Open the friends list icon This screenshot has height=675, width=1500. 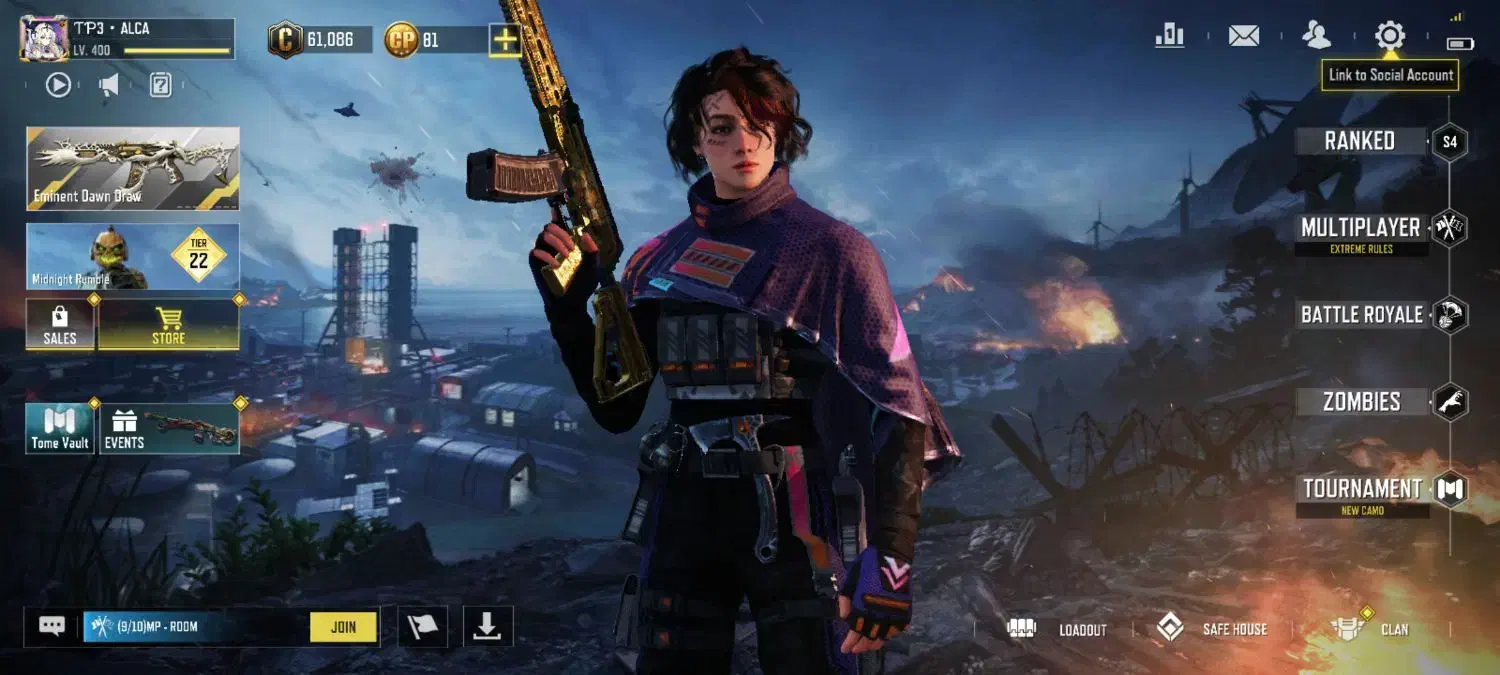pyautogui.click(x=1316, y=36)
